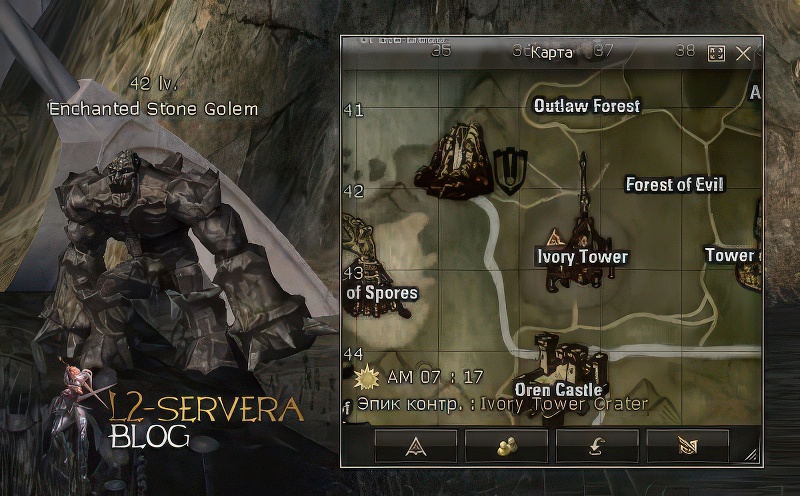Click the three-spheres button under the map
This screenshot has height=496, width=800.
[506, 446]
